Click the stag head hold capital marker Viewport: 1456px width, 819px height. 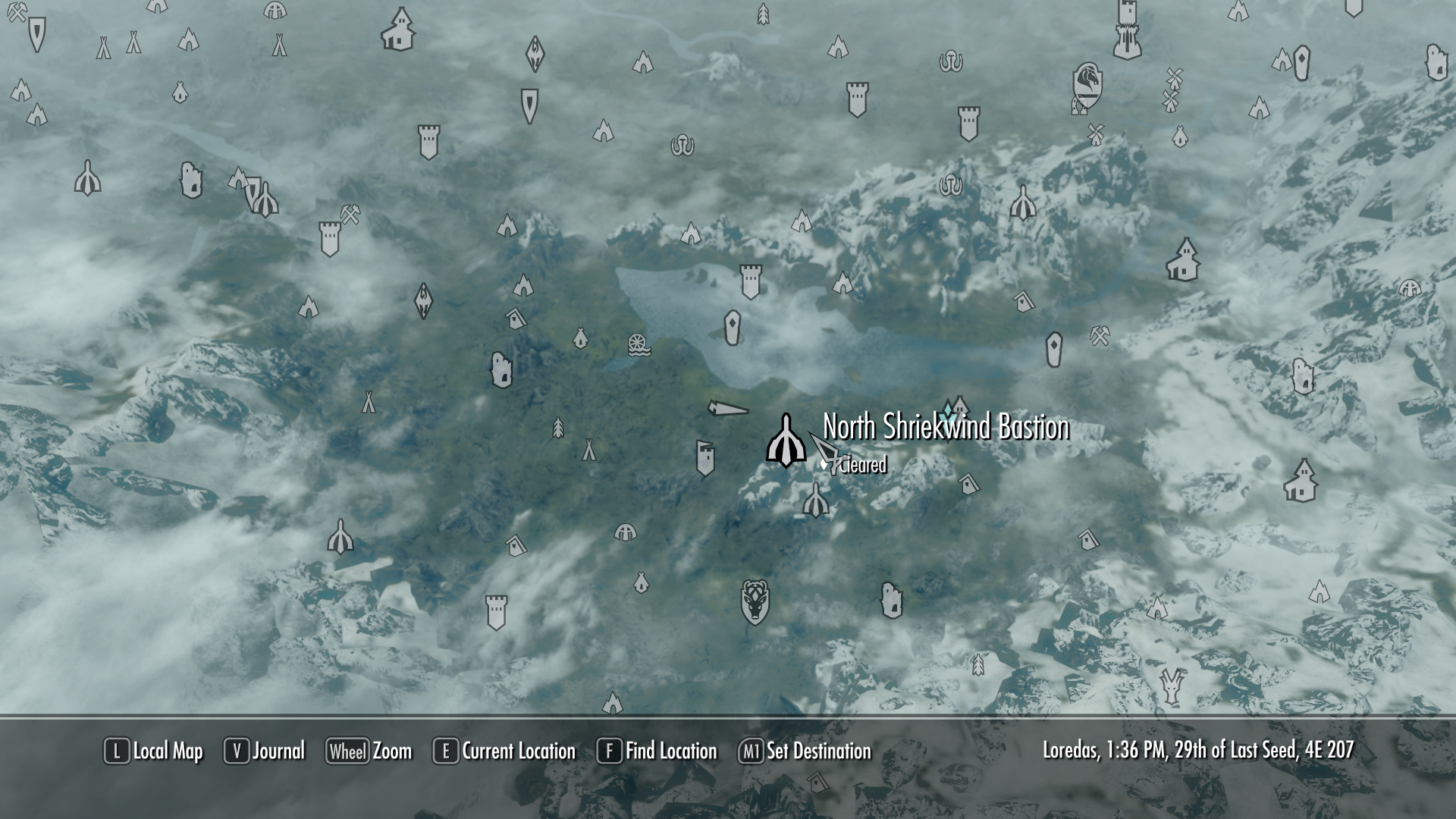click(755, 602)
